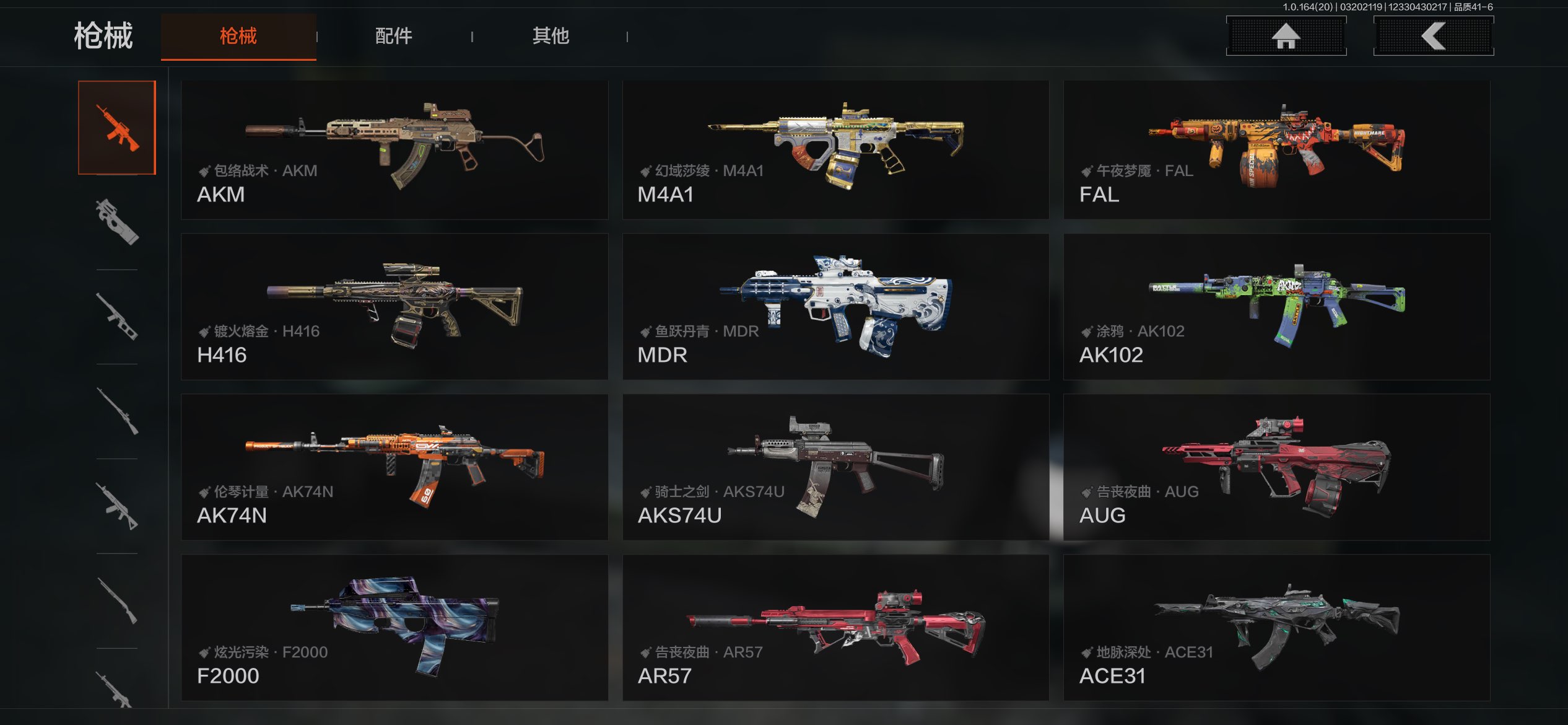Choose the M4A1 weapon card
This screenshot has width=1568, height=725.
(835, 149)
